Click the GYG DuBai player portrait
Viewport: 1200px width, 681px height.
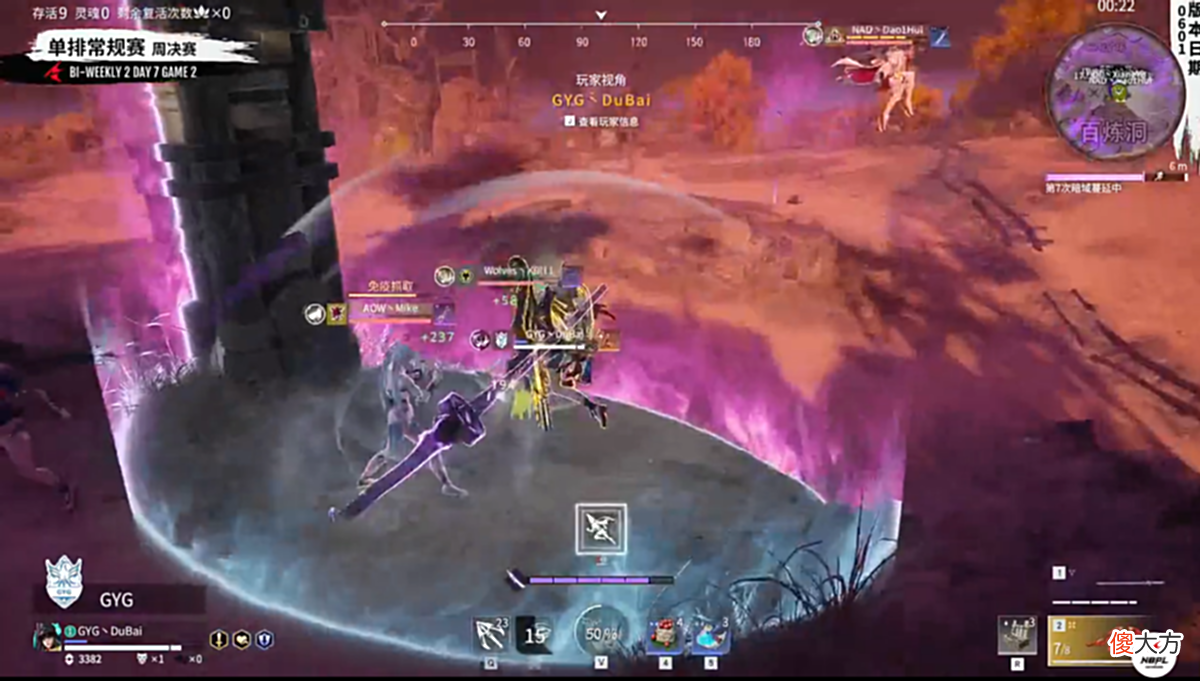click(47, 636)
